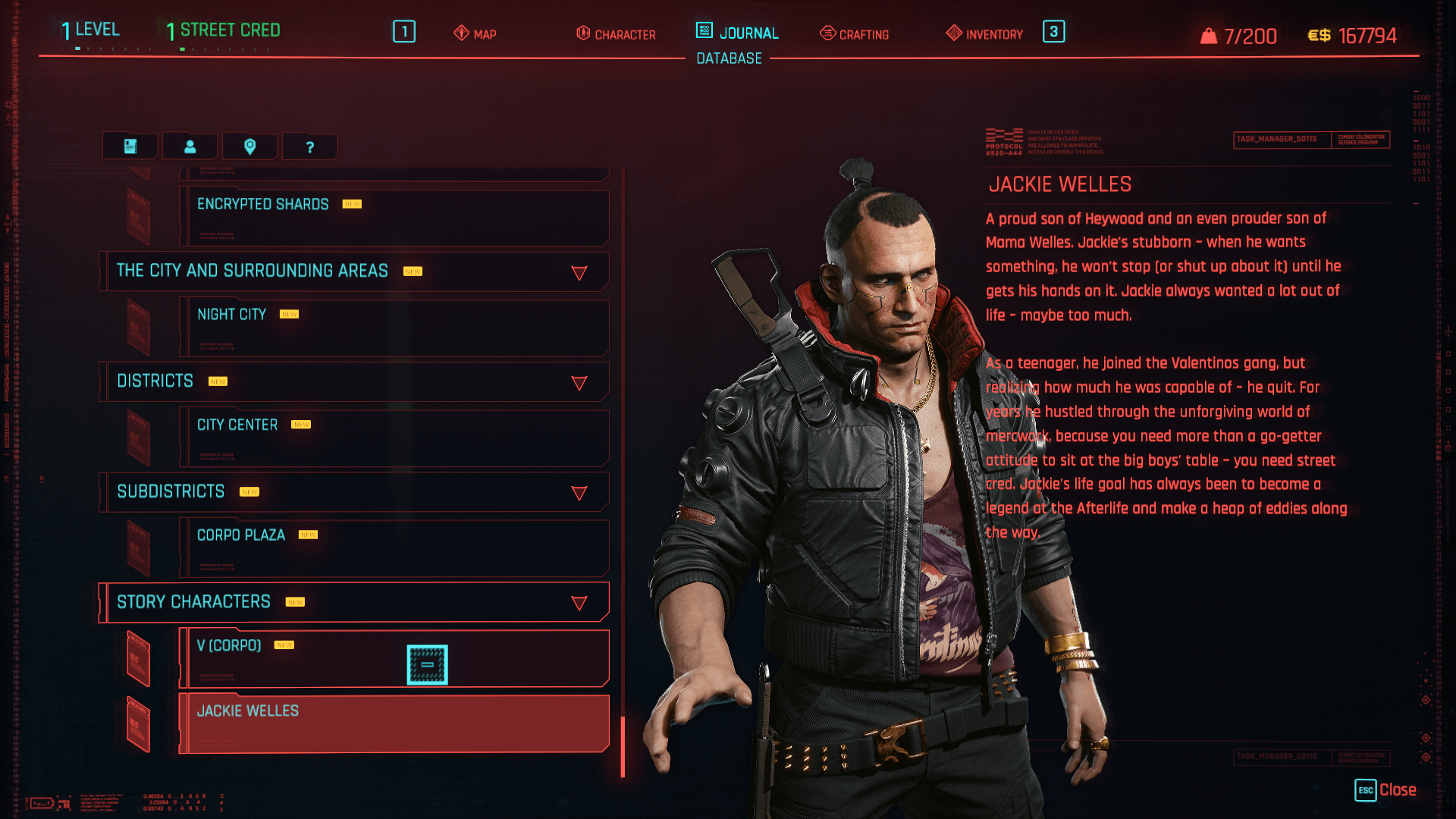Filter database by the person icon
This screenshot has width=1456, height=819.
(190, 146)
